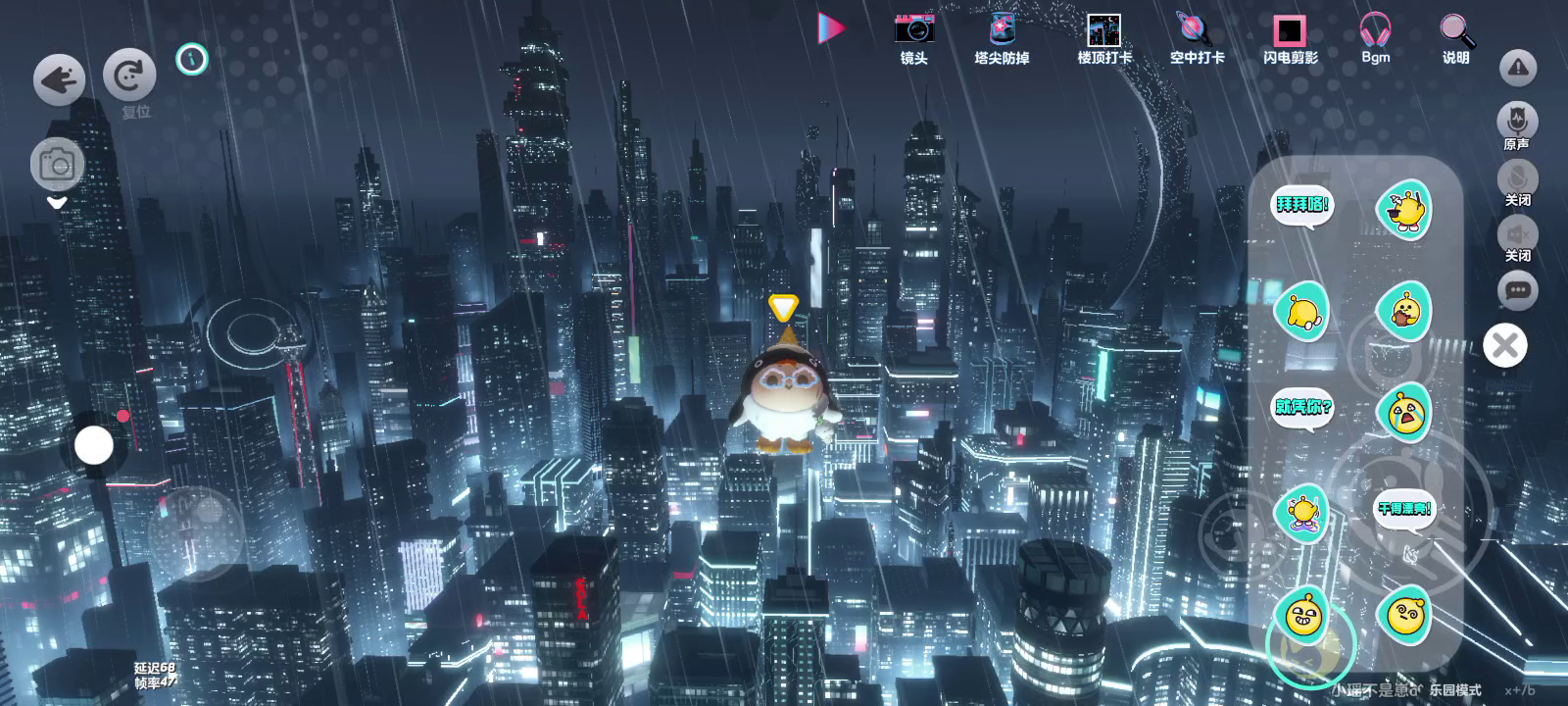Activate the 塔尖防掉 option
Viewport: 1568px width, 706px height.
pos(1002,37)
